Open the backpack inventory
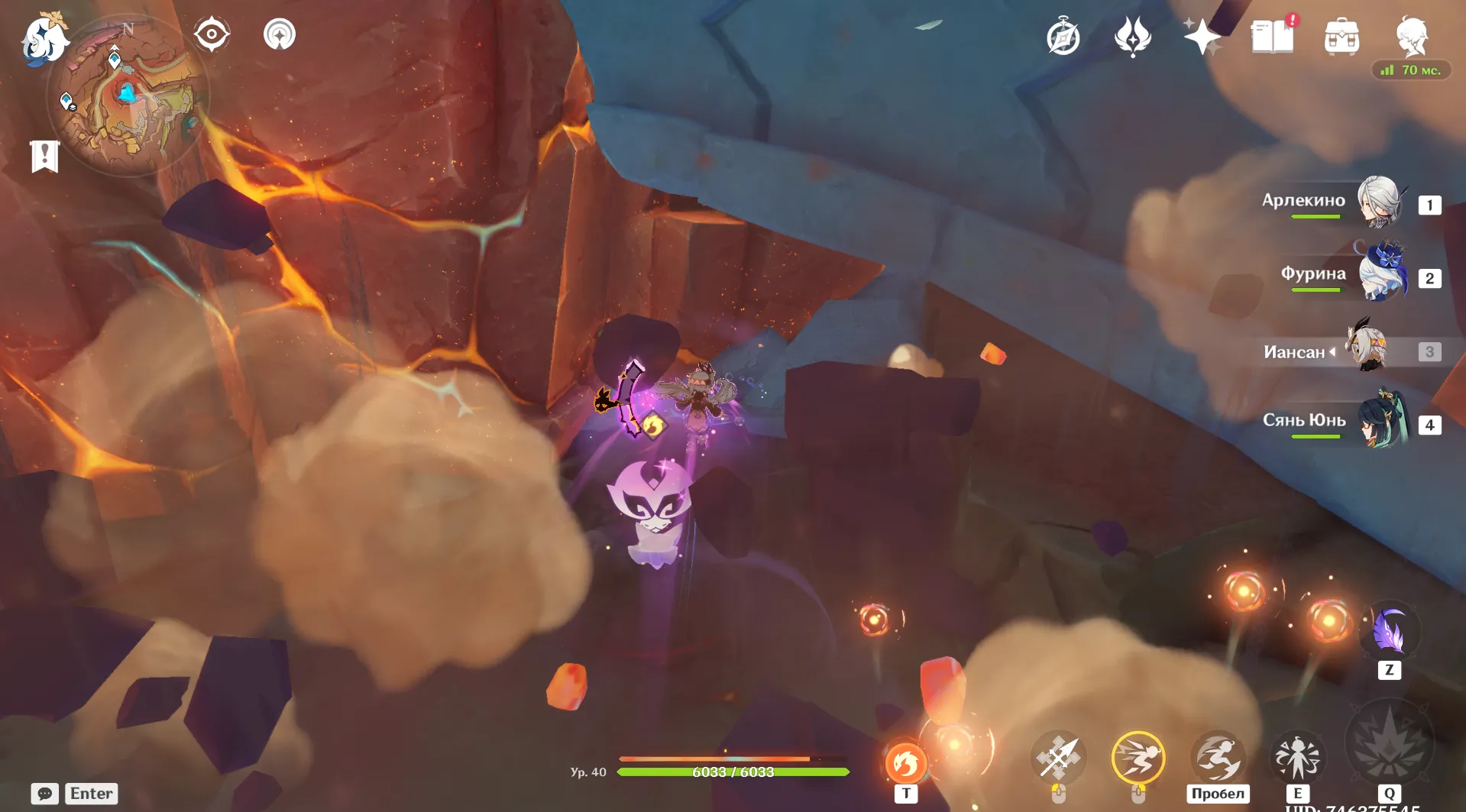 [1342, 37]
